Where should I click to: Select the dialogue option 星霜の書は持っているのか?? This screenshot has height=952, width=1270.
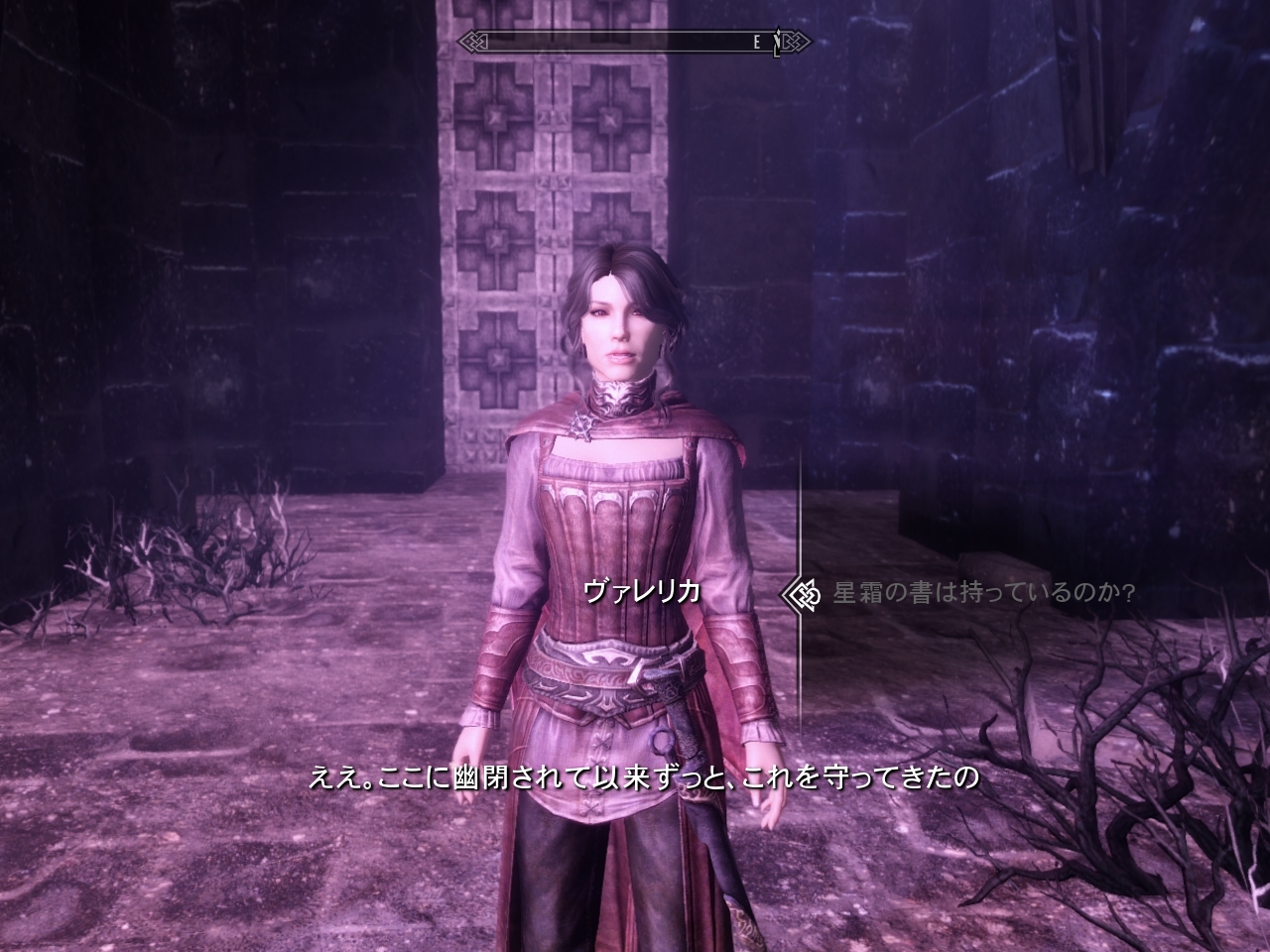click(982, 593)
